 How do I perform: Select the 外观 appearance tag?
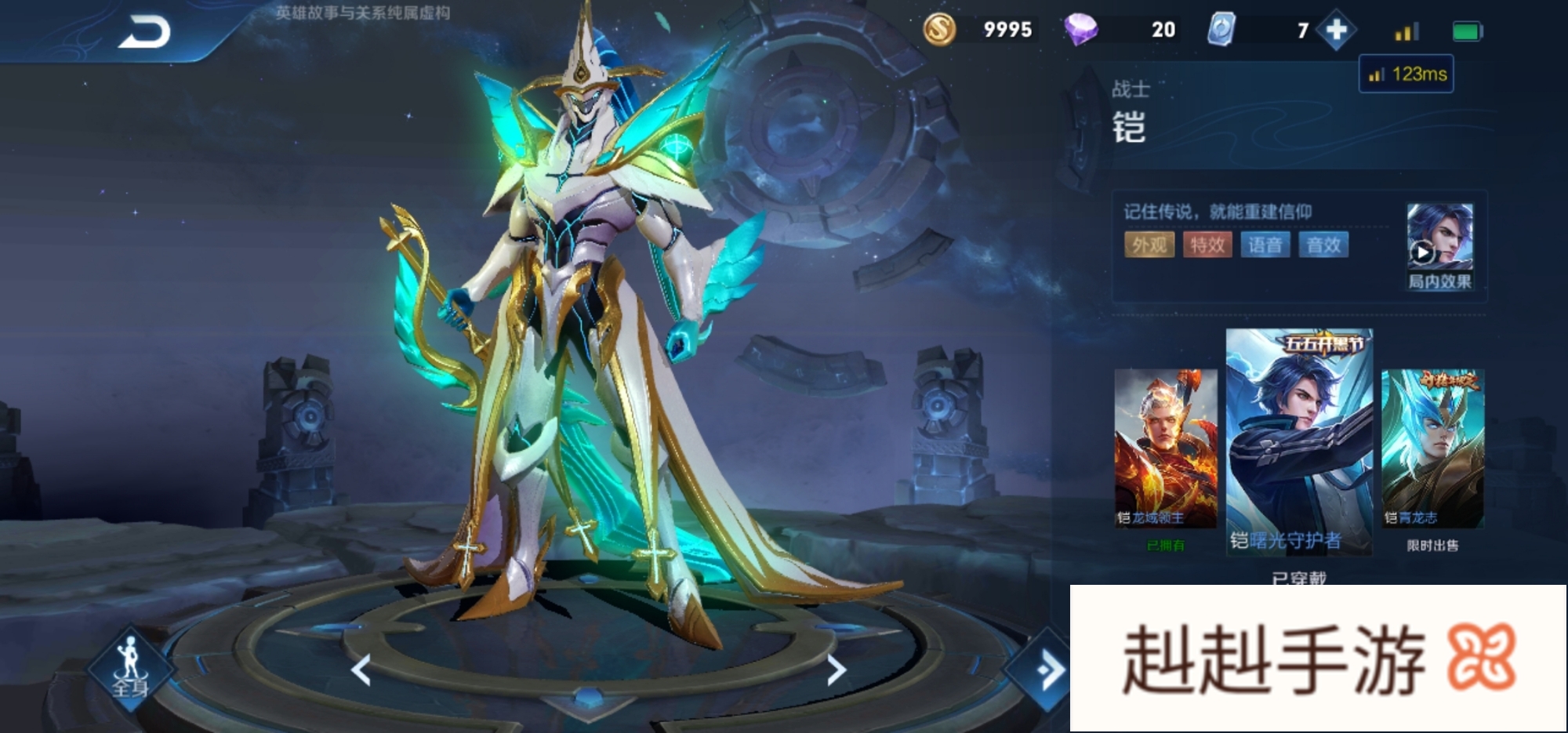click(x=1149, y=245)
